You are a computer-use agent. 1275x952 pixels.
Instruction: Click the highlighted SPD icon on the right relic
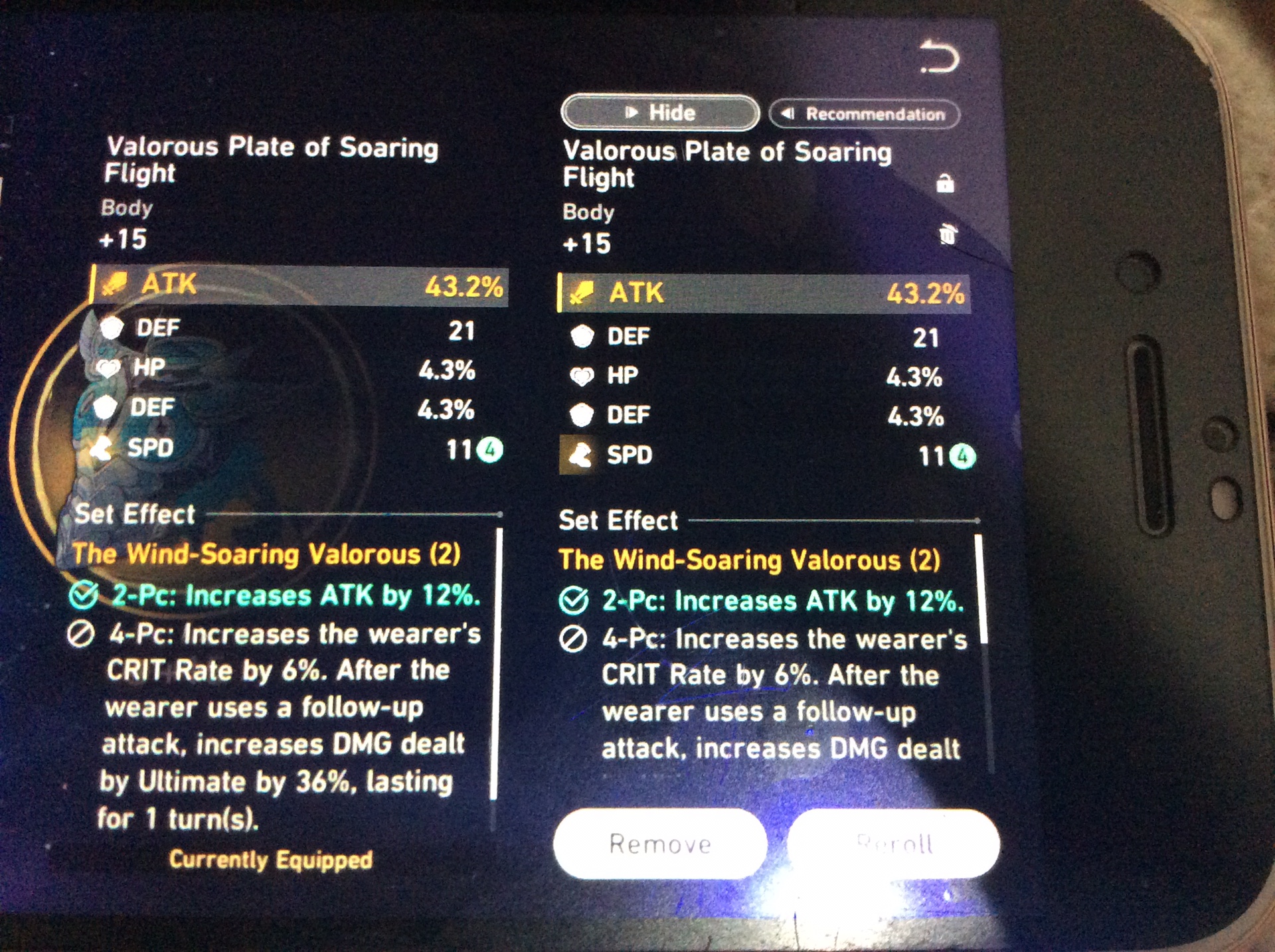(579, 455)
